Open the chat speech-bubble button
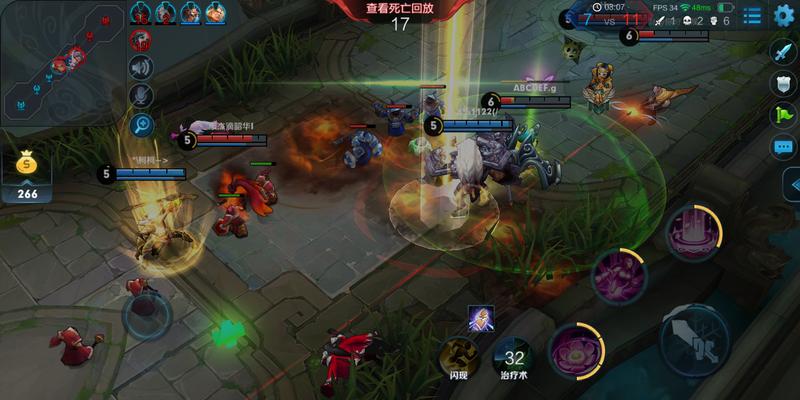The image size is (800, 400). (x=783, y=147)
